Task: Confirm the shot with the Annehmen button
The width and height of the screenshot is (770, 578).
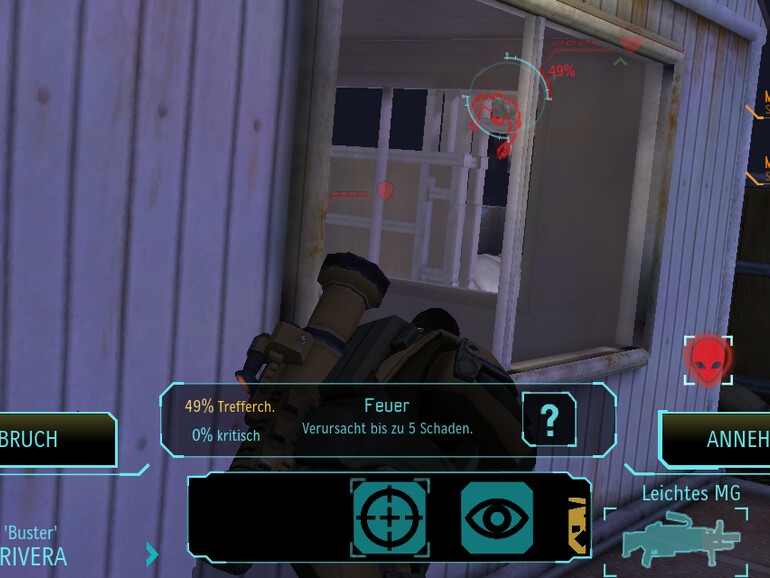Action: 718,440
